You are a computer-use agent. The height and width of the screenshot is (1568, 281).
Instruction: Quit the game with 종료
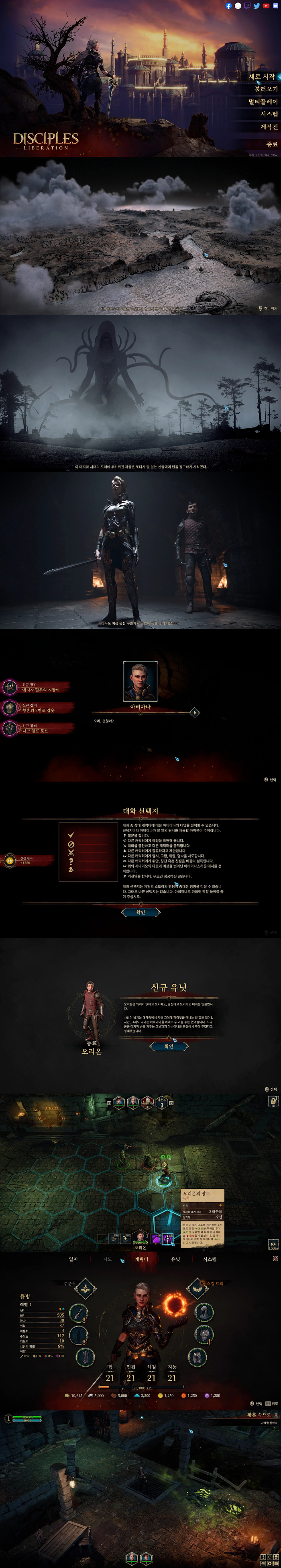271,144
